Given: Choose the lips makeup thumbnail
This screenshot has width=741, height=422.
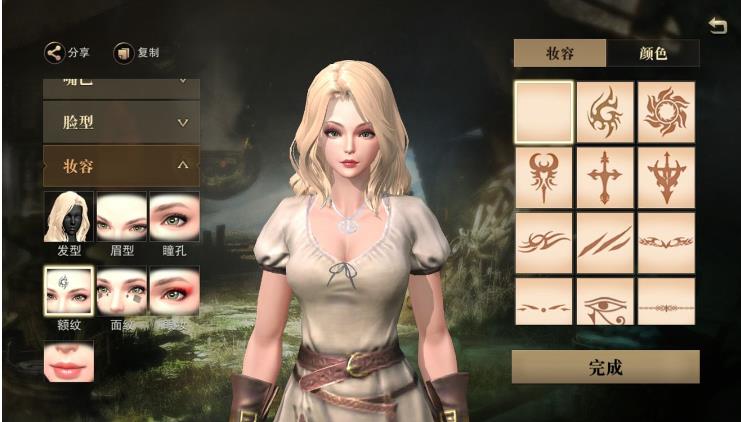Looking at the screenshot, I should click(69, 361).
